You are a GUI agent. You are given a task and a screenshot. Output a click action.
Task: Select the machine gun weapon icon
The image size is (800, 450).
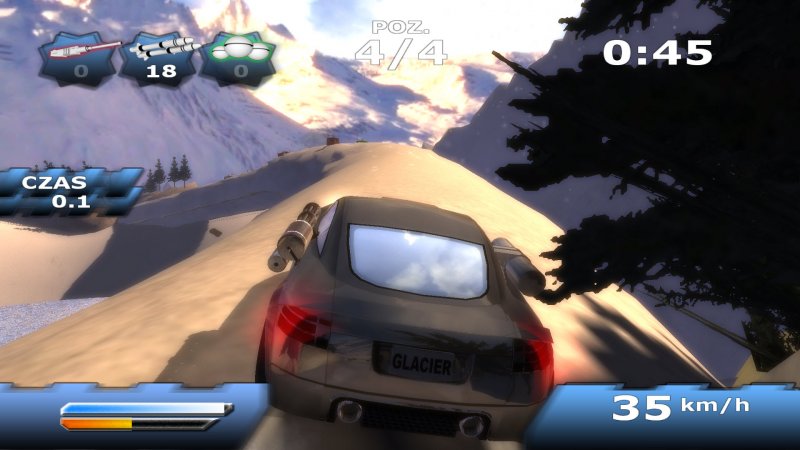point(79,56)
